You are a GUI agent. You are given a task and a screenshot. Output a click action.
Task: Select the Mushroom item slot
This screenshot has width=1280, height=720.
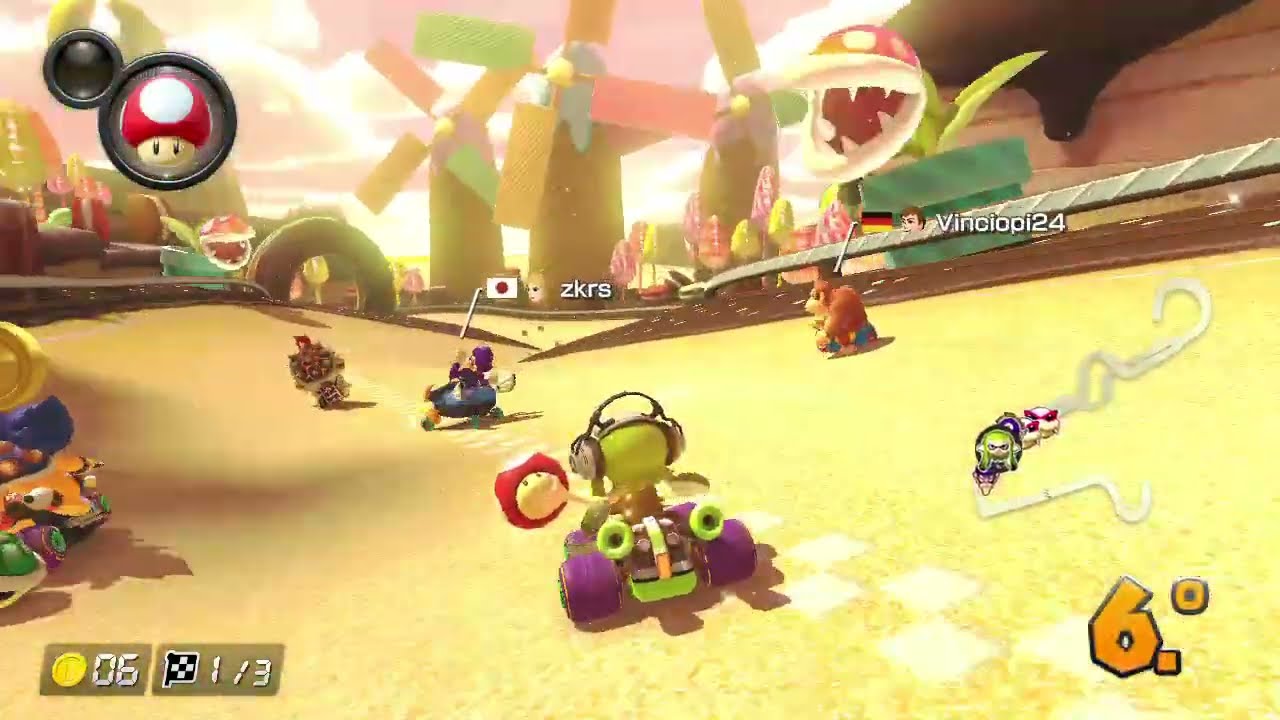167,122
